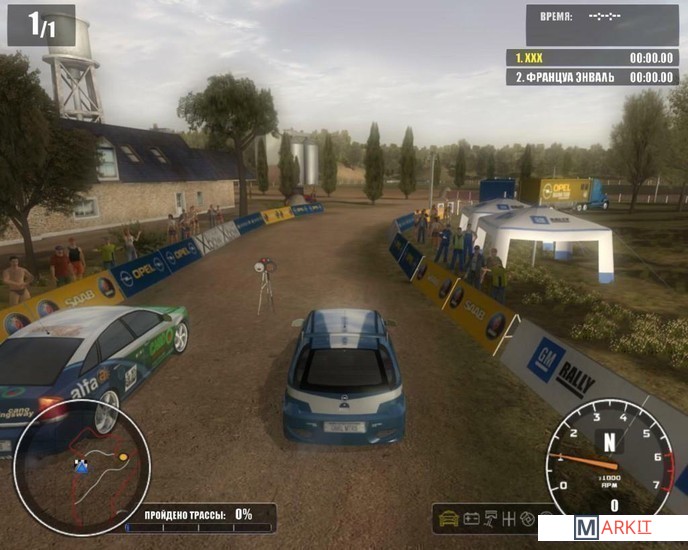This screenshot has height=550, width=688.
Task: Click the brake disc status icon
Action: [528, 518]
